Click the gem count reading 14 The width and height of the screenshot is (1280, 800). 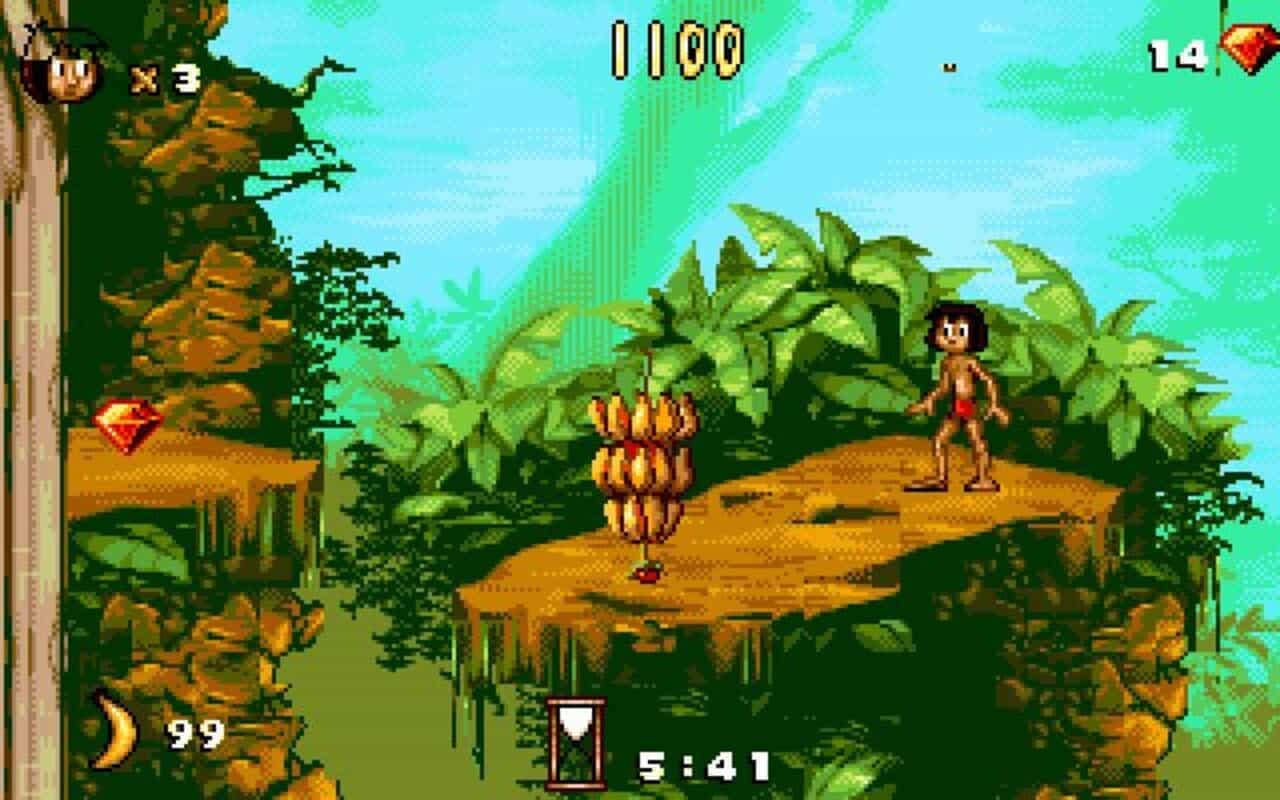click(x=1178, y=55)
